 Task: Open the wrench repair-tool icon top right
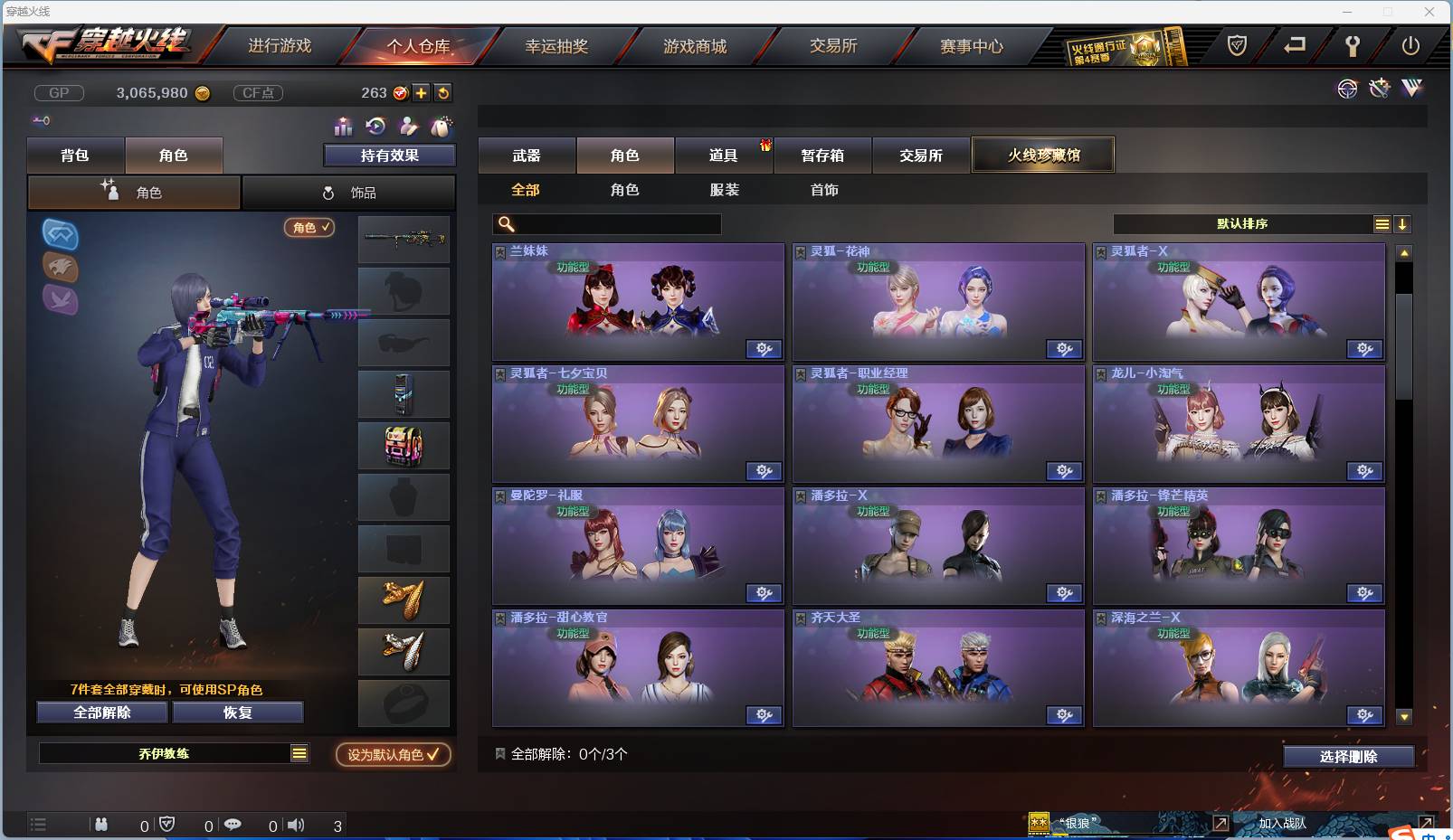point(1379,88)
